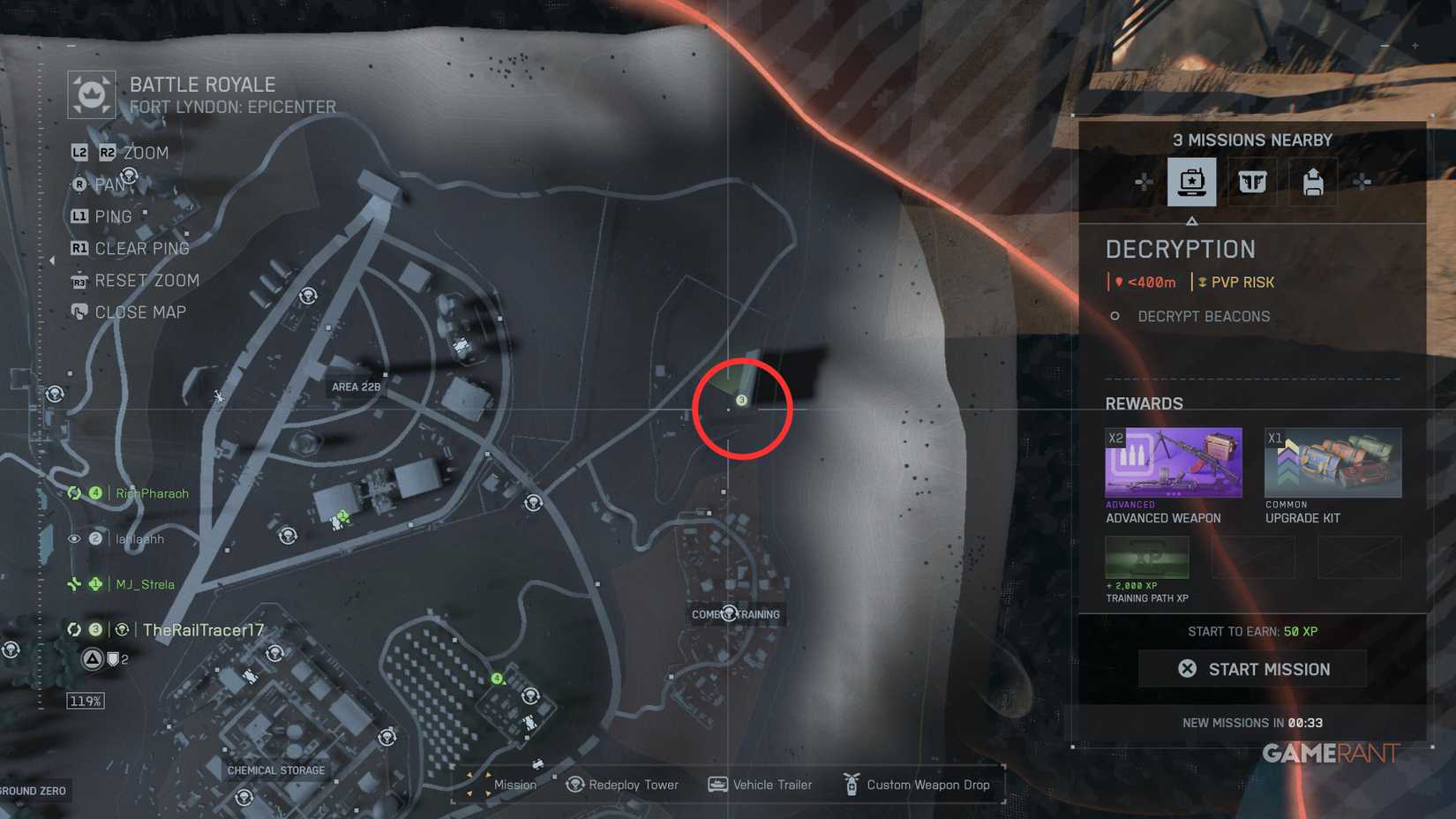Toggle spectate eye icon next to lahlaahh

[x=73, y=538]
